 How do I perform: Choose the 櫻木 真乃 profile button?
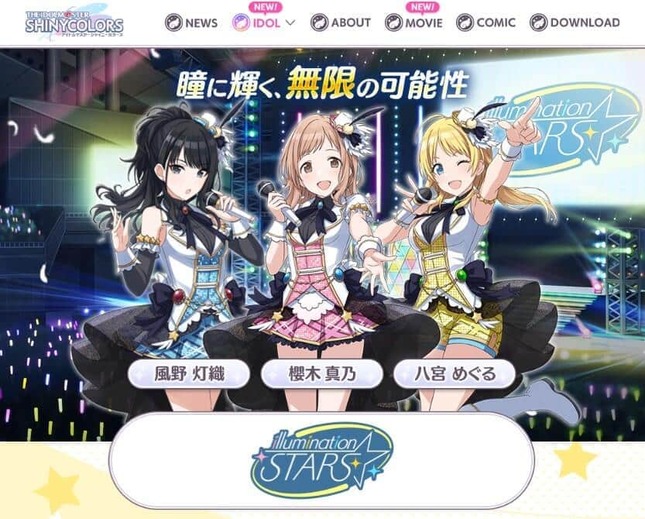click(320, 375)
